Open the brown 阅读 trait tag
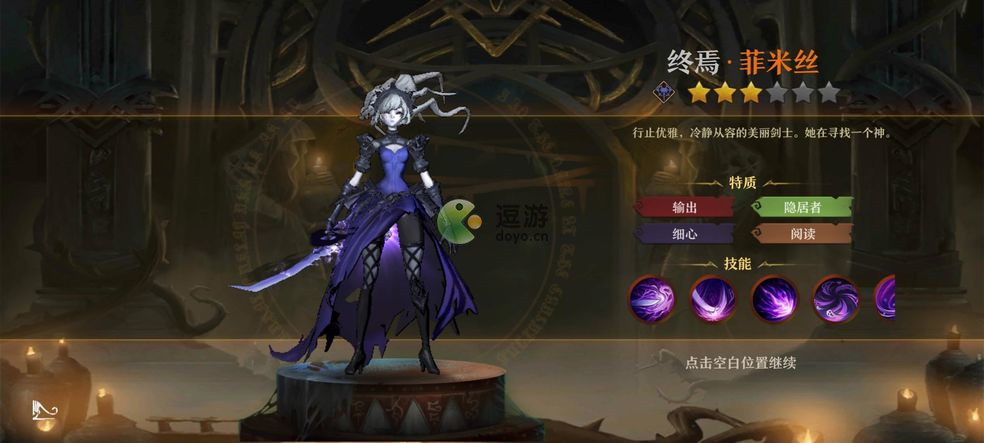The height and width of the screenshot is (443, 984). (x=801, y=234)
